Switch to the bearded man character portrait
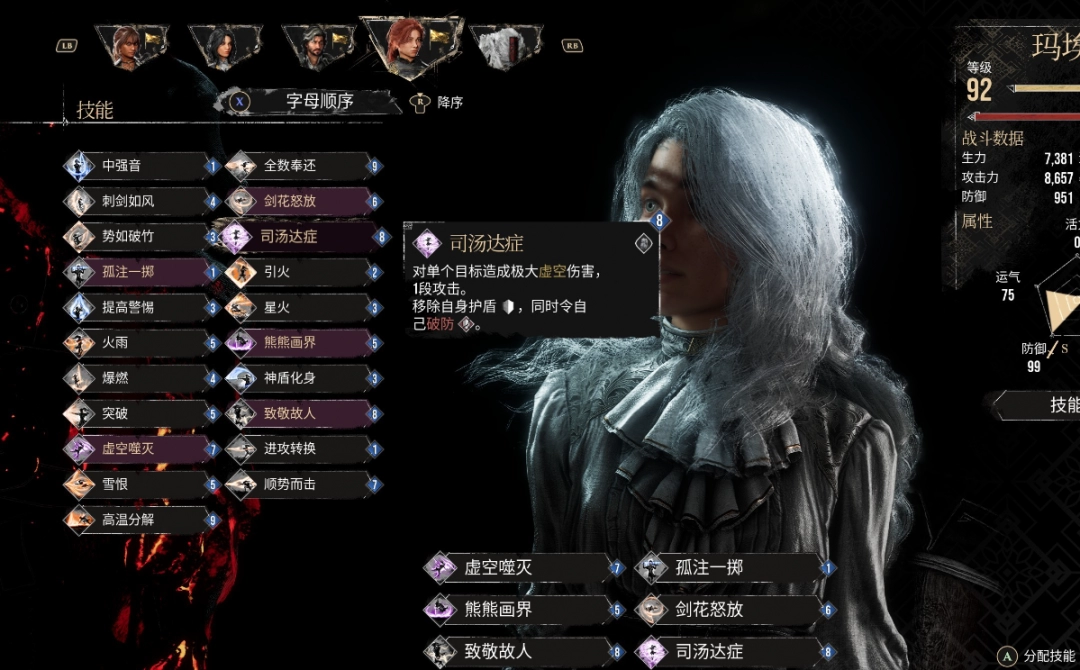Screen dimensions: 1080x670 click(x=319, y=45)
